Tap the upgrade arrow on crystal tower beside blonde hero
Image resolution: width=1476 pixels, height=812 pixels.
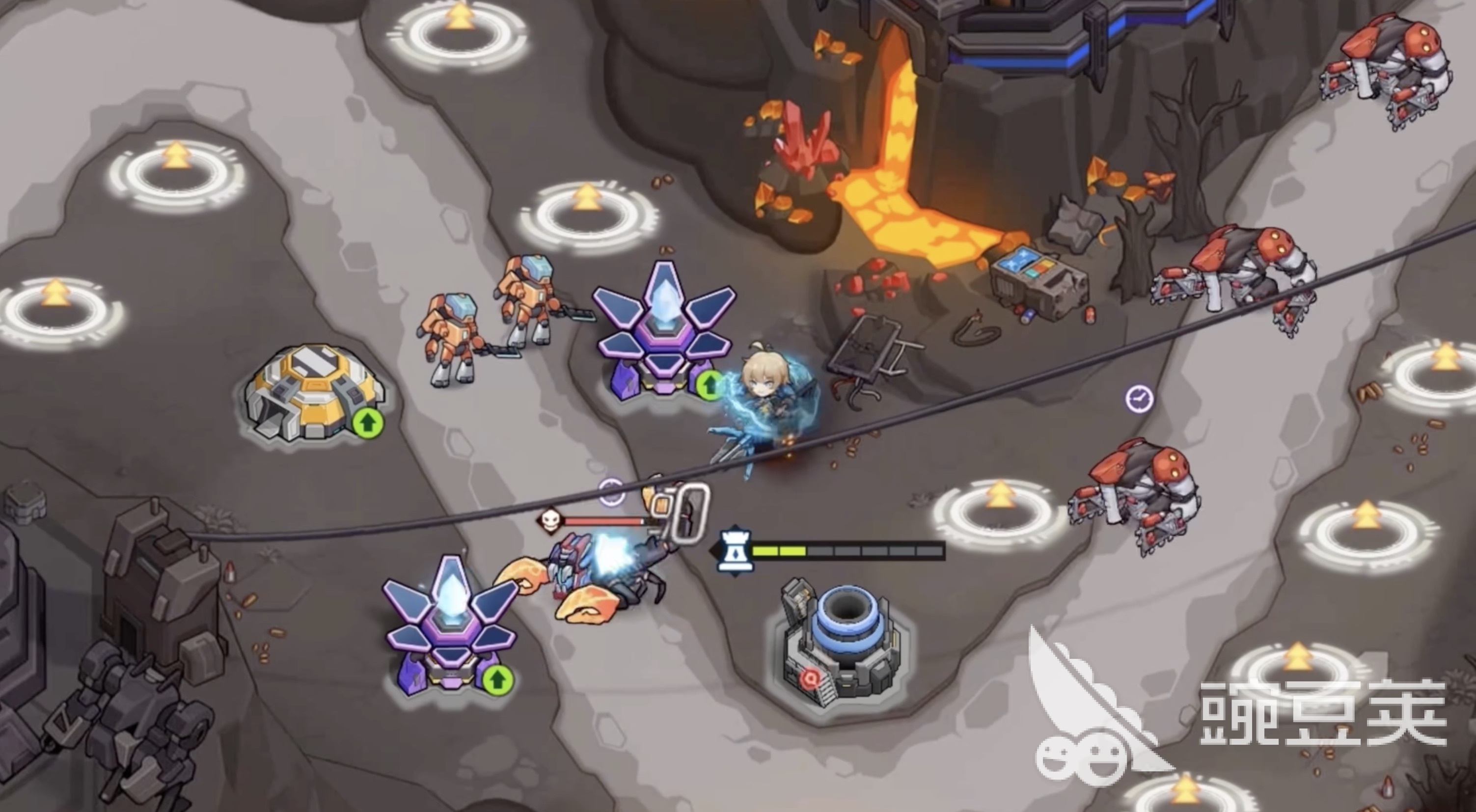pos(710,384)
